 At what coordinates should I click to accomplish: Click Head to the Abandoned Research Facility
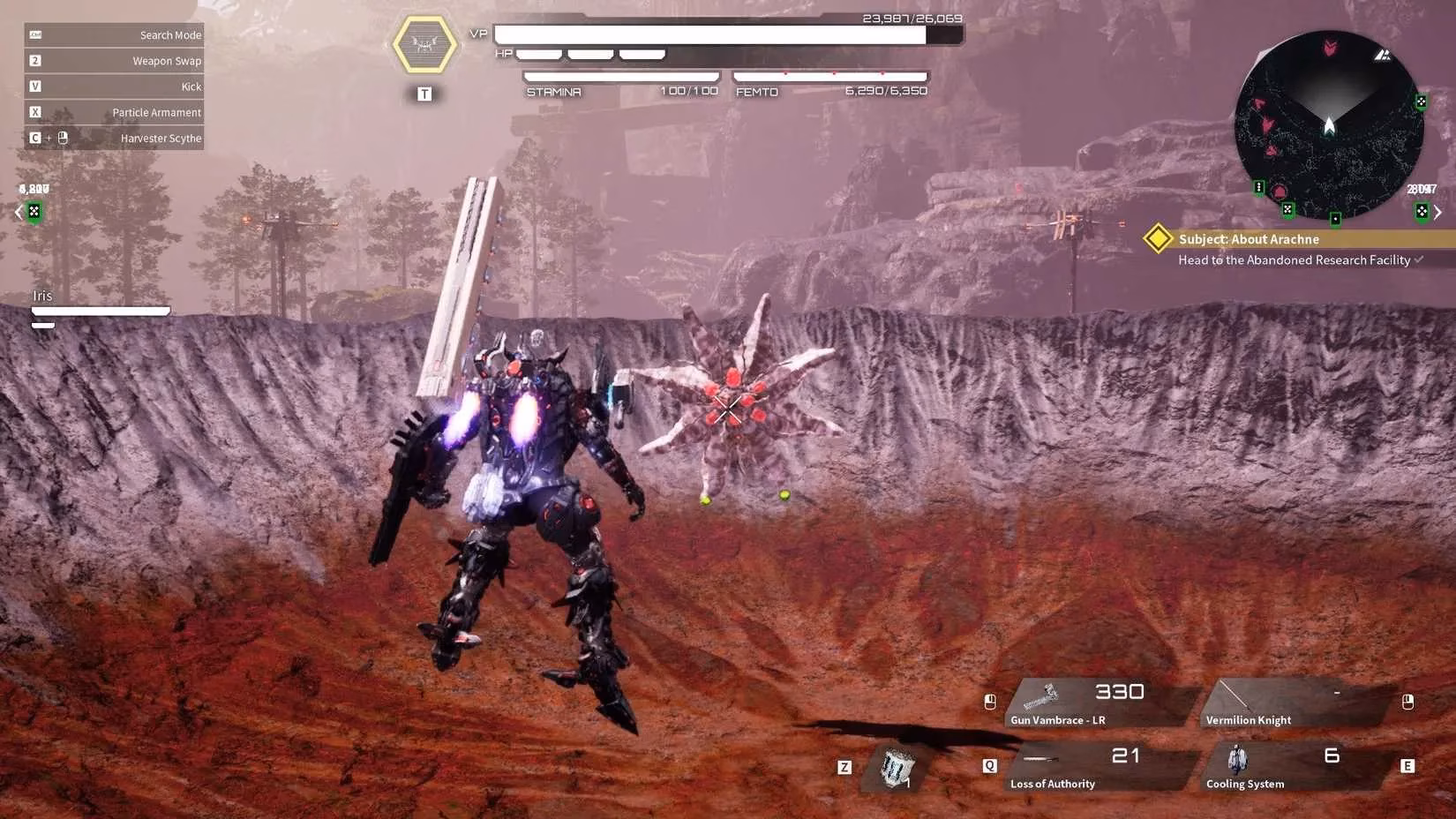(1294, 259)
